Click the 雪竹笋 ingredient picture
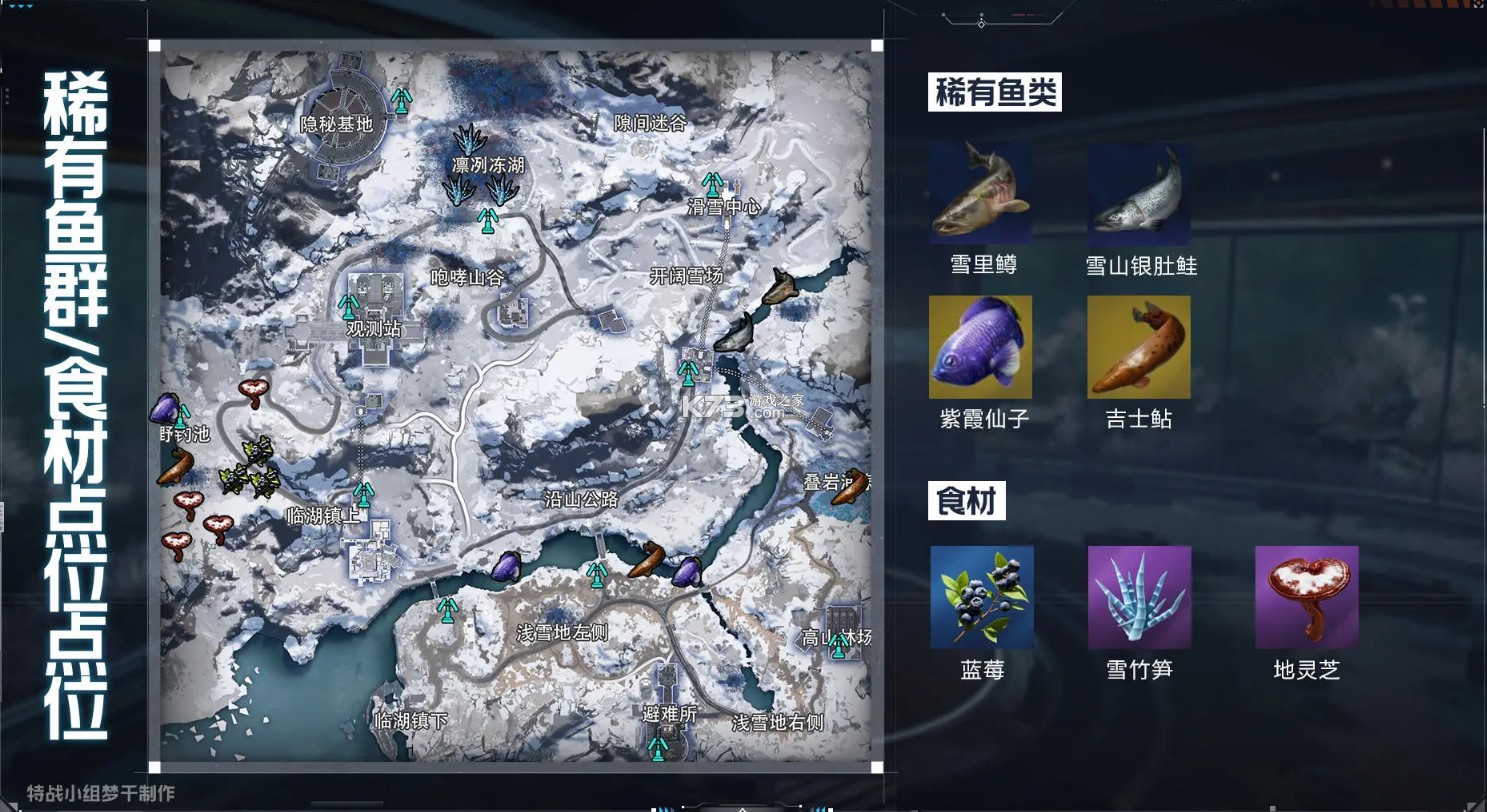Image resolution: width=1487 pixels, height=812 pixels. tap(1139, 598)
